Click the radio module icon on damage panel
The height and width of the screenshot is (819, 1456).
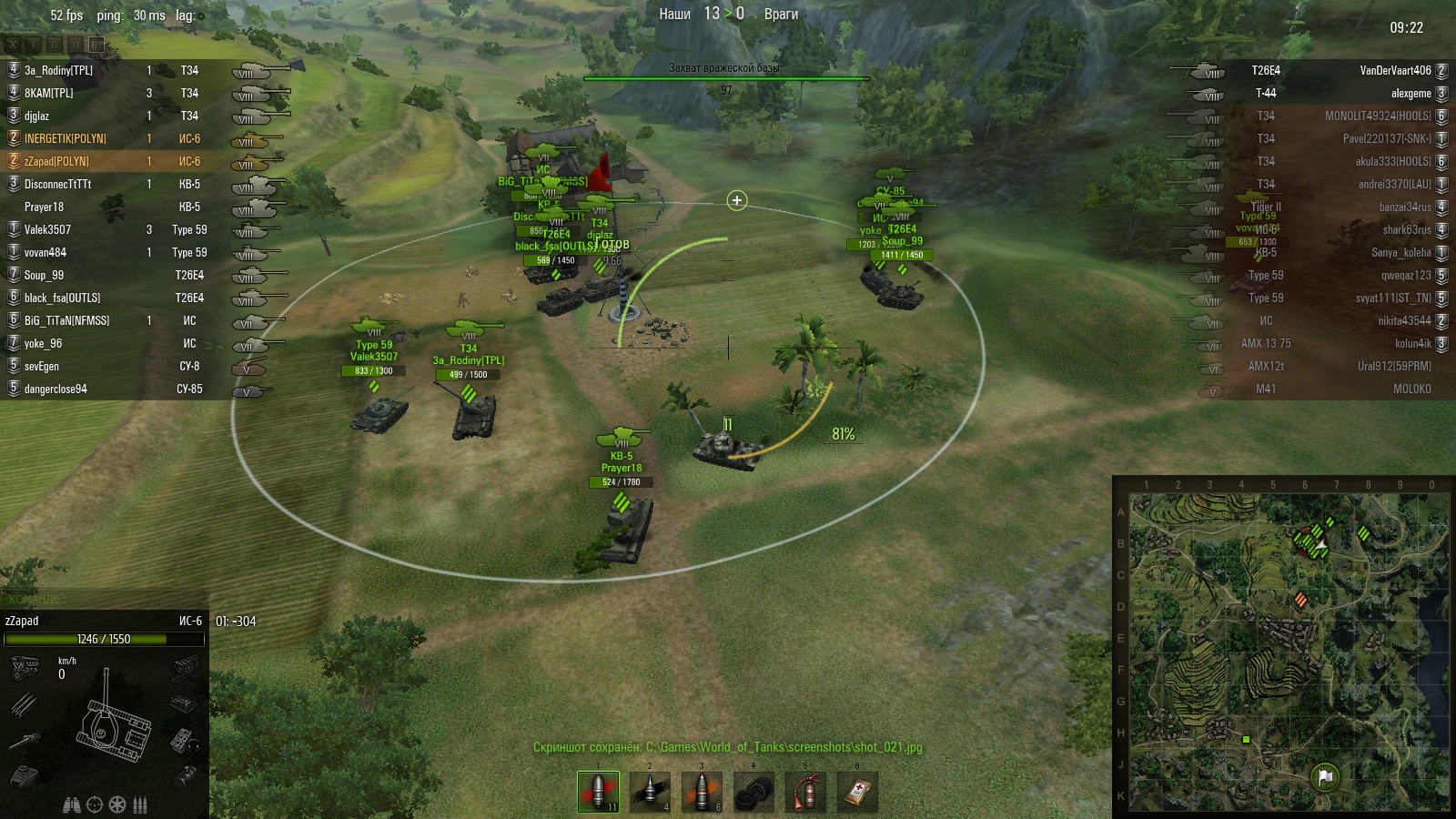click(183, 741)
